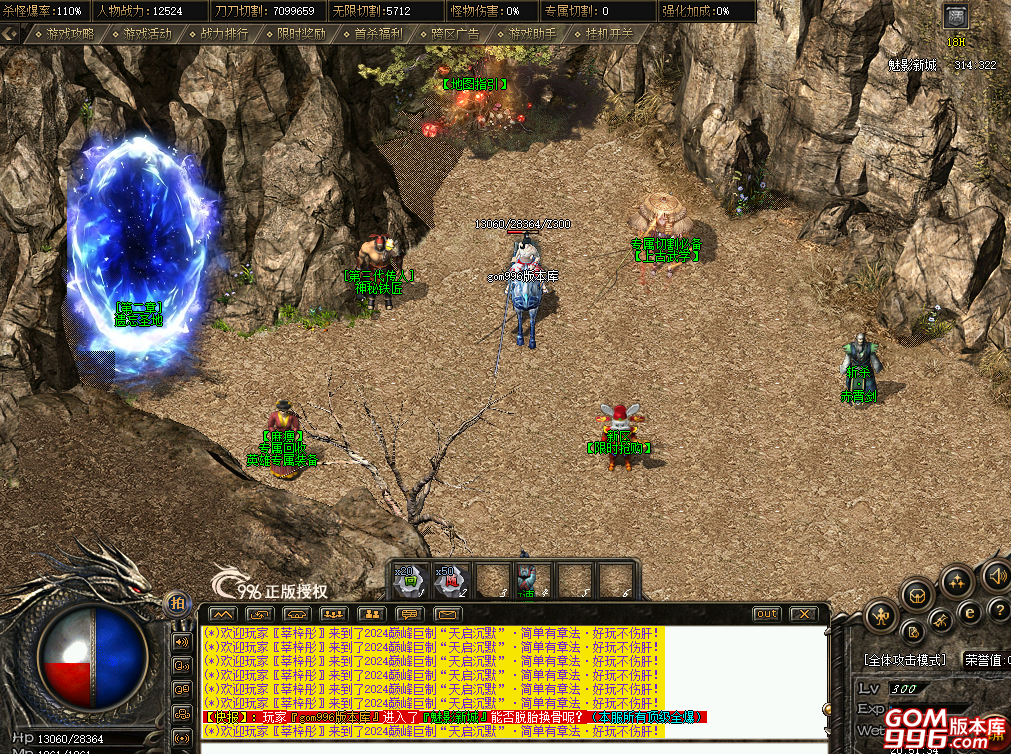Collapse the top menu bar arrow
This screenshot has width=1011, height=754.
pyautogui.click(x=11, y=33)
